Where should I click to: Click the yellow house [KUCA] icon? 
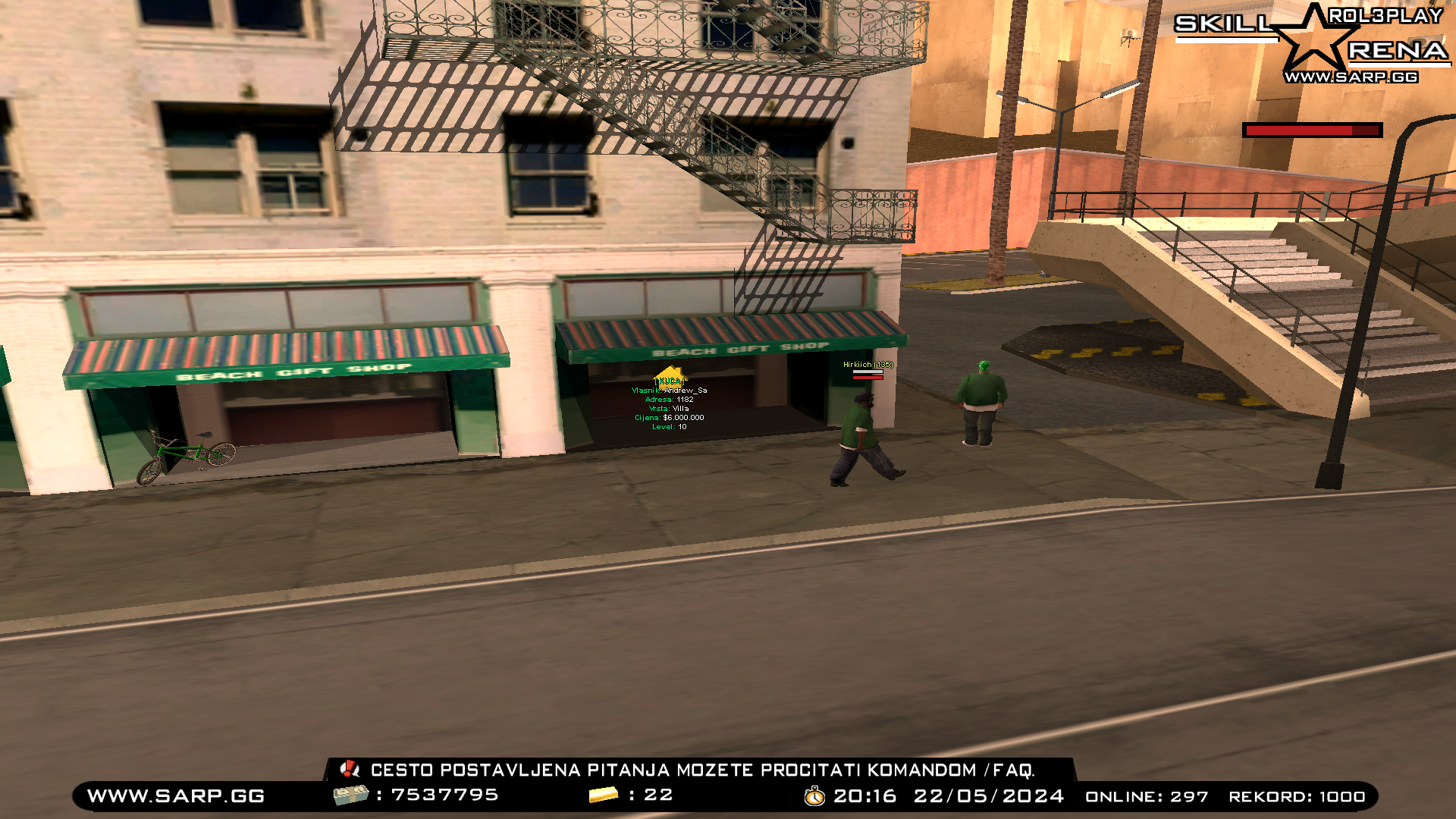[670, 378]
